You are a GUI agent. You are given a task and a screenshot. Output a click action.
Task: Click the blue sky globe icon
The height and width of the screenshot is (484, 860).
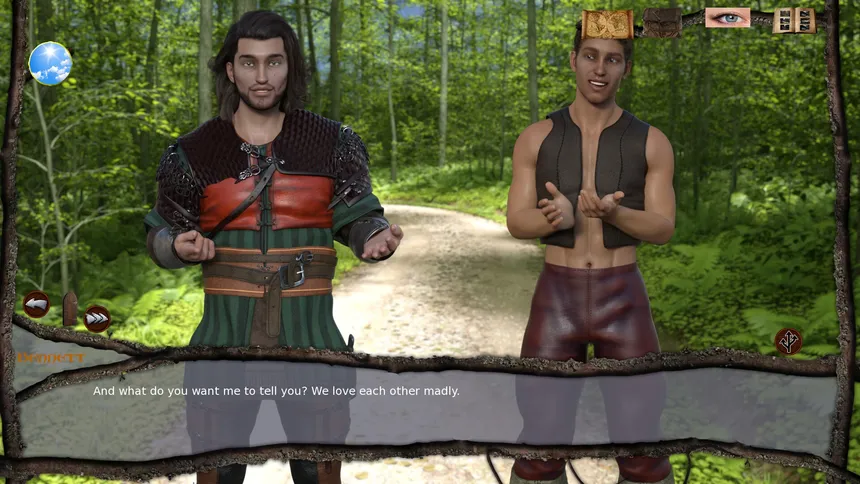point(50,63)
